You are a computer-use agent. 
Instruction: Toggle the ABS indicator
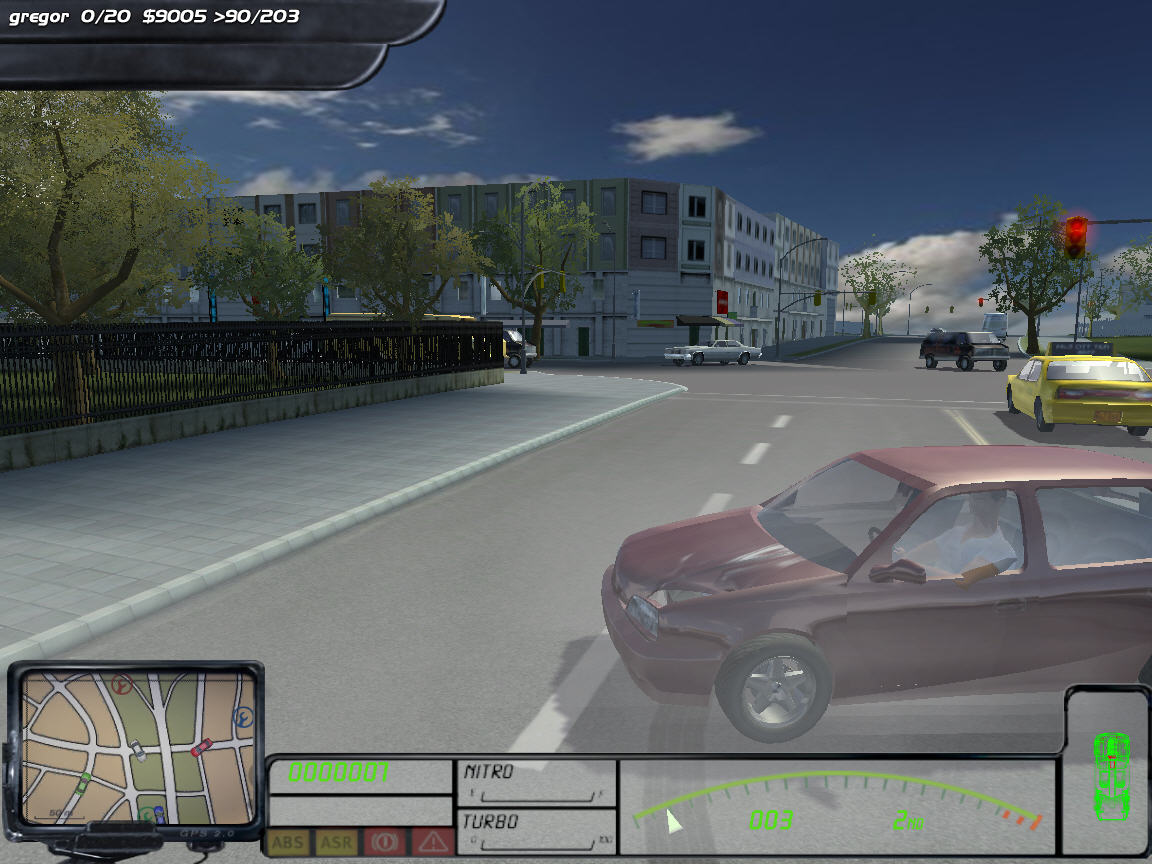tap(287, 842)
